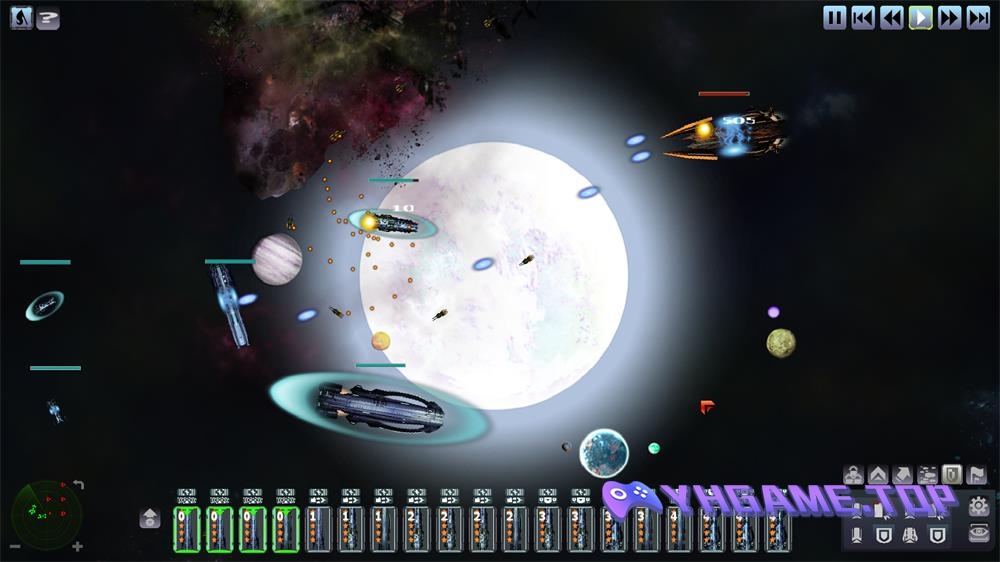Set game speed to slowest
The image size is (1000, 562).
coord(864,17)
